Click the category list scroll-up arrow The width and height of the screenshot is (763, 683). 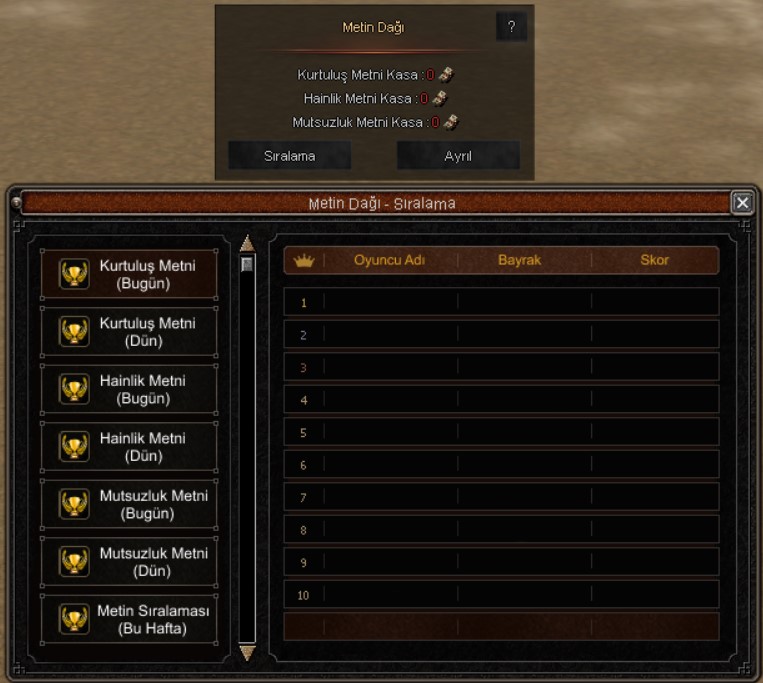click(x=247, y=243)
